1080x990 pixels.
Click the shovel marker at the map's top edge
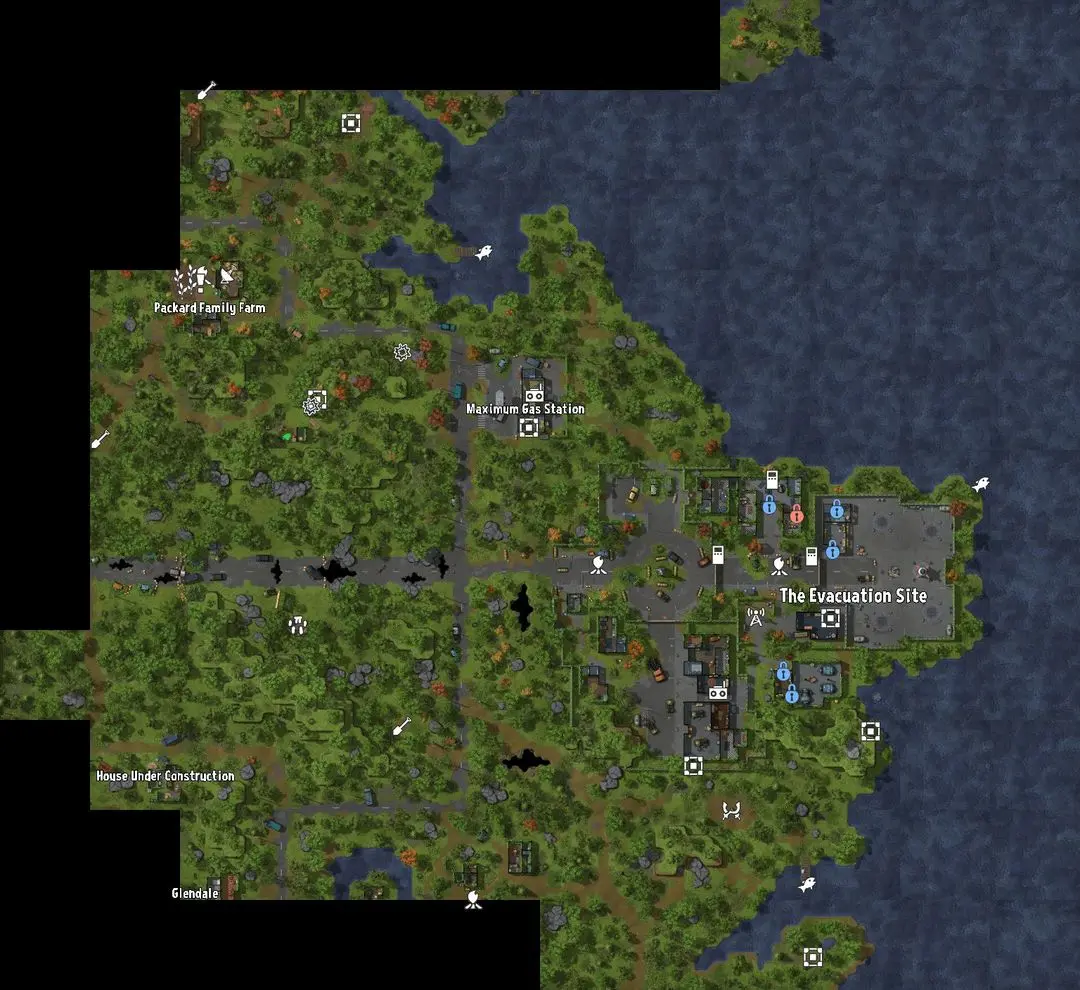point(207,91)
